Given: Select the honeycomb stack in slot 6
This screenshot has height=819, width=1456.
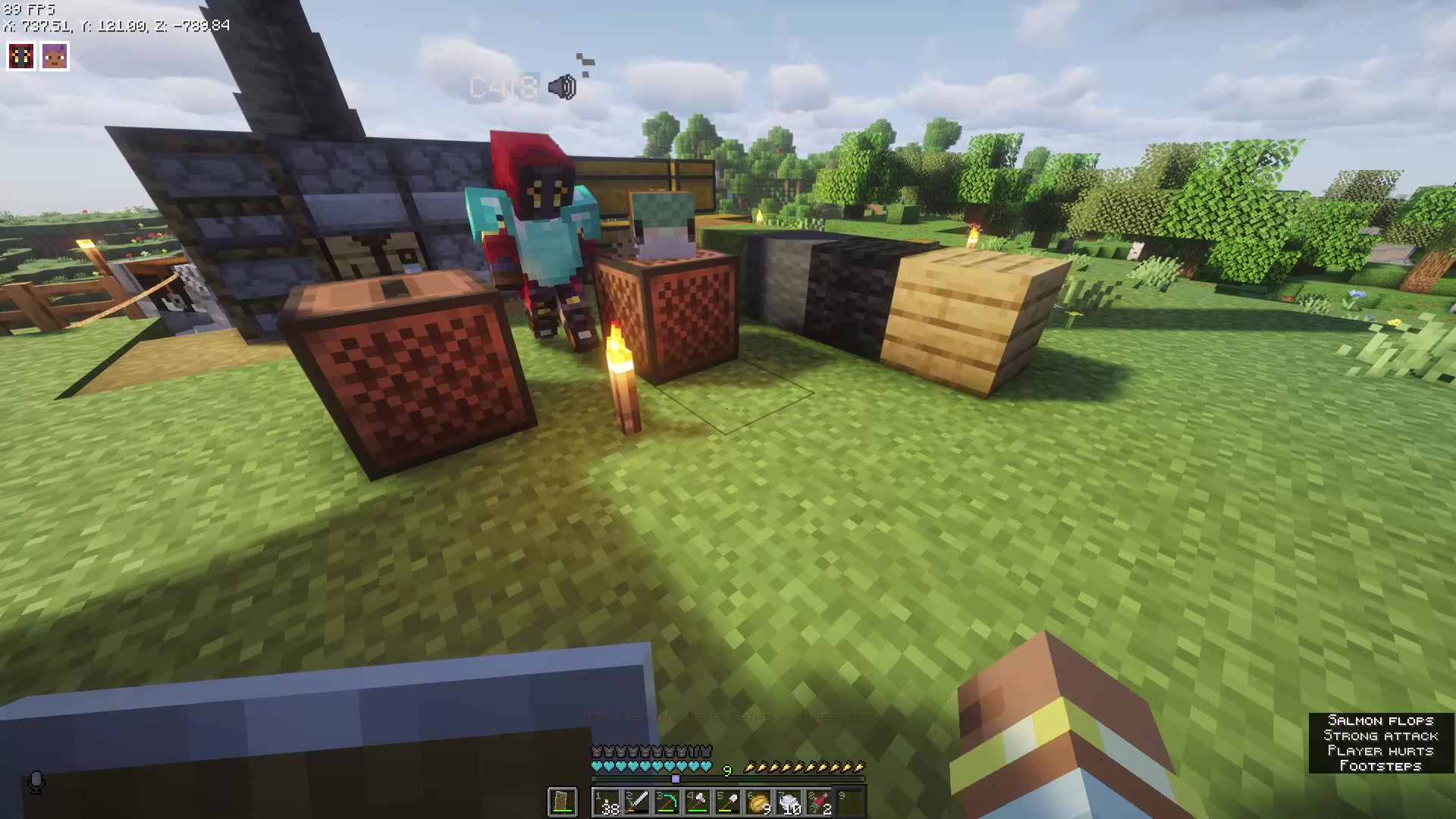Looking at the screenshot, I should pyautogui.click(x=758, y=802).
